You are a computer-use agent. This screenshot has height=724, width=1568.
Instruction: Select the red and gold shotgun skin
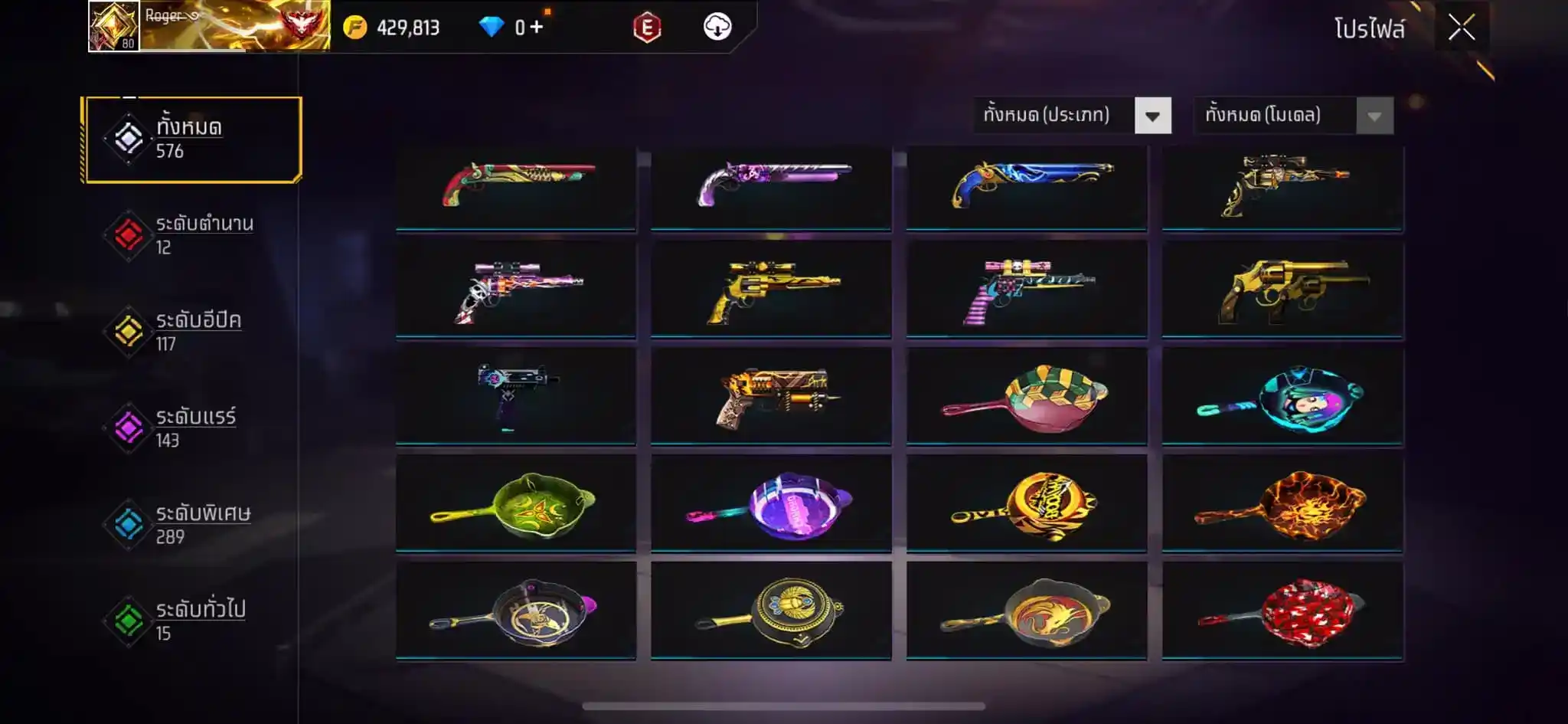point(516,186)
